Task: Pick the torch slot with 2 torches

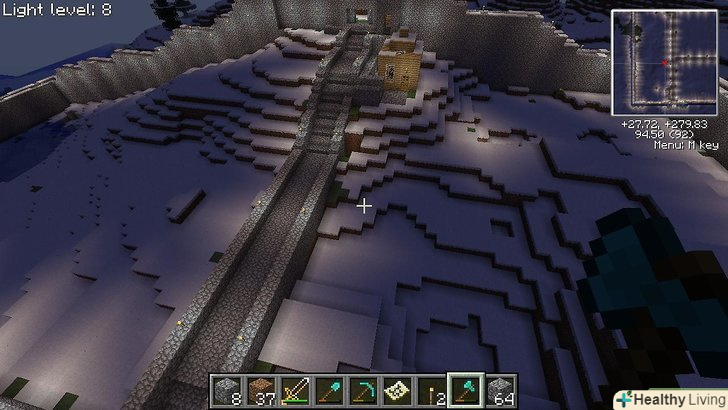Action: coord(431,390)
